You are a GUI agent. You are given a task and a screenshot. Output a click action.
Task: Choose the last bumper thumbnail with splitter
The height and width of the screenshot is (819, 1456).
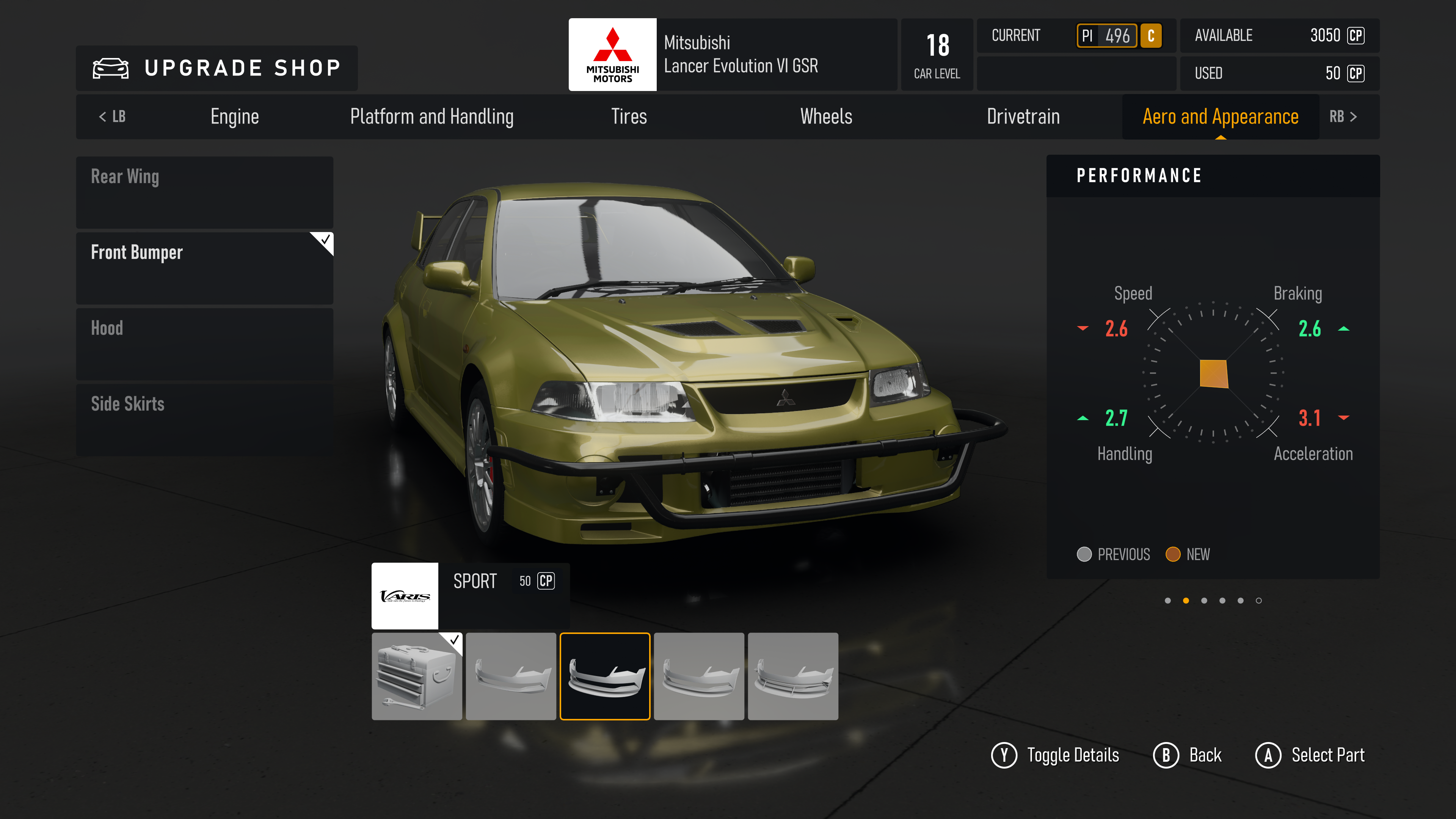pos(792,676)
